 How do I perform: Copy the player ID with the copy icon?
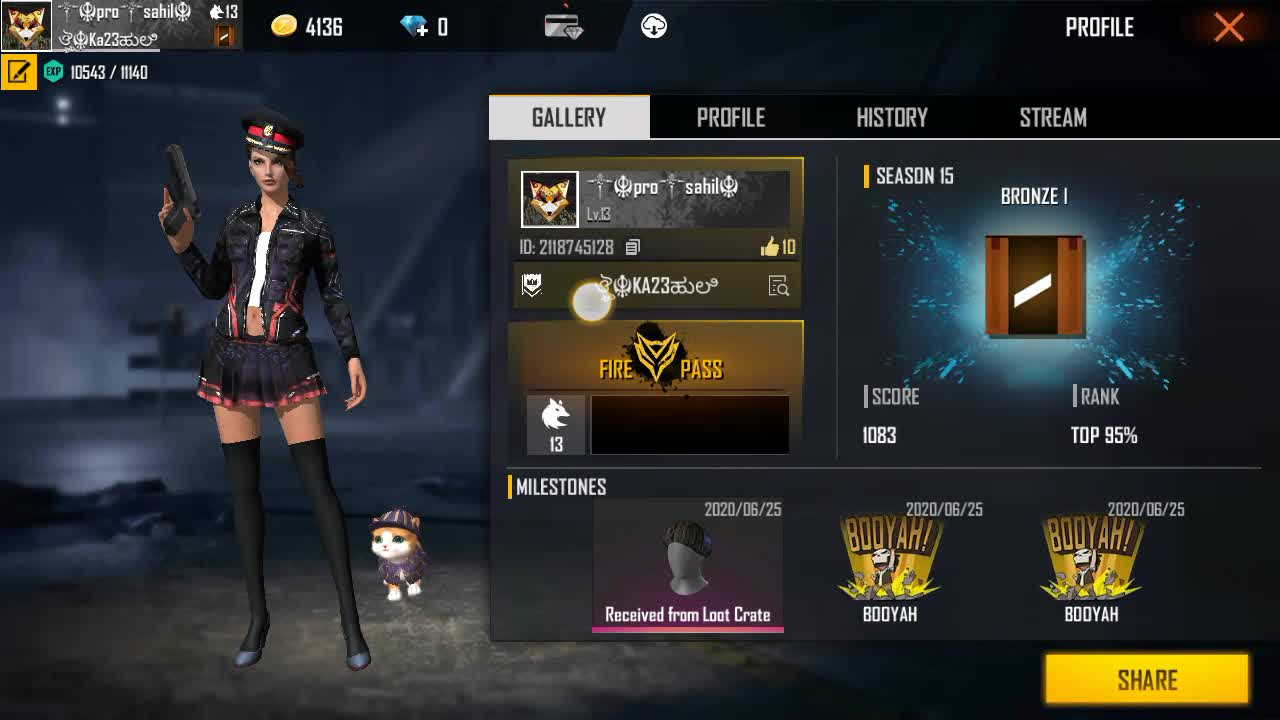click(632, 247)
